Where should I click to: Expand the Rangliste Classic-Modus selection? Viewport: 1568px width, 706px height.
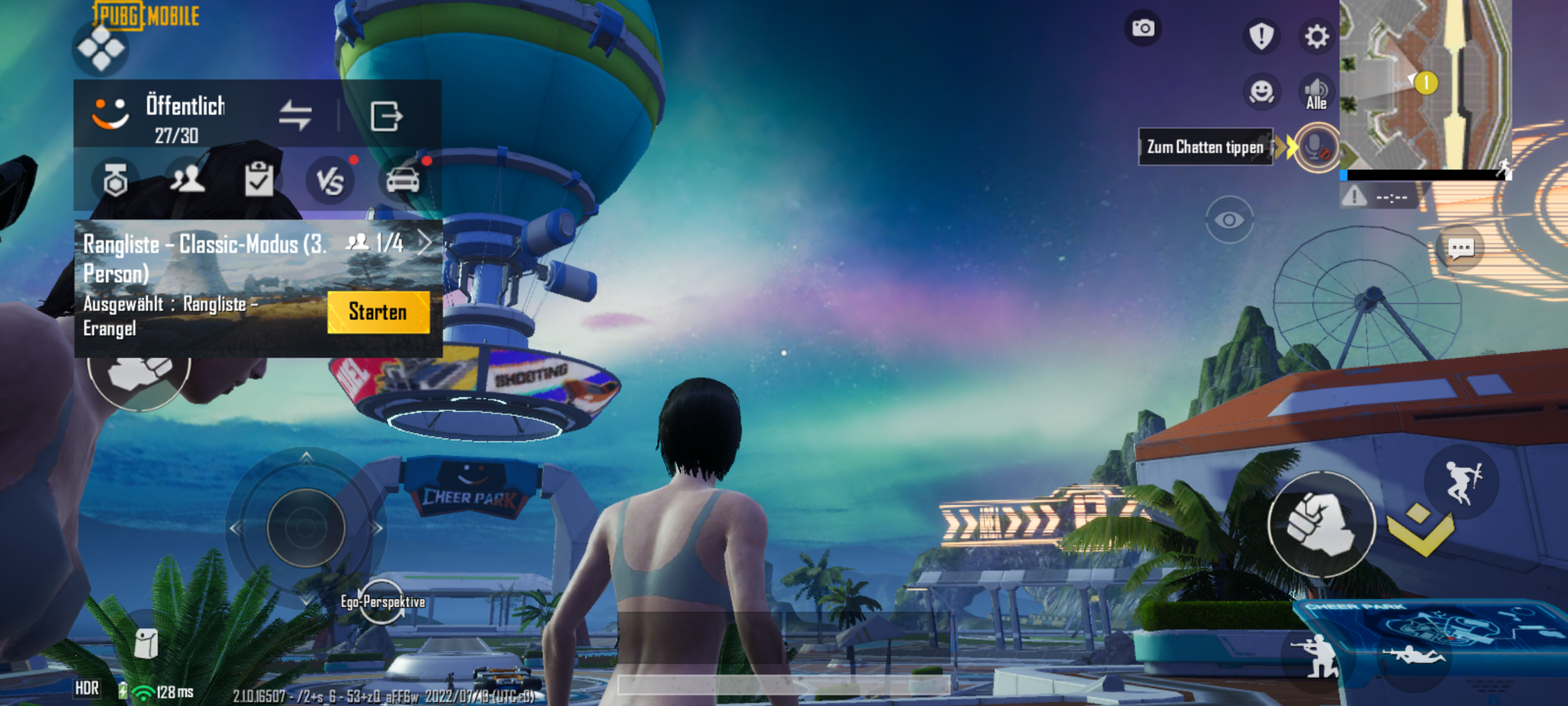(424, 243)
